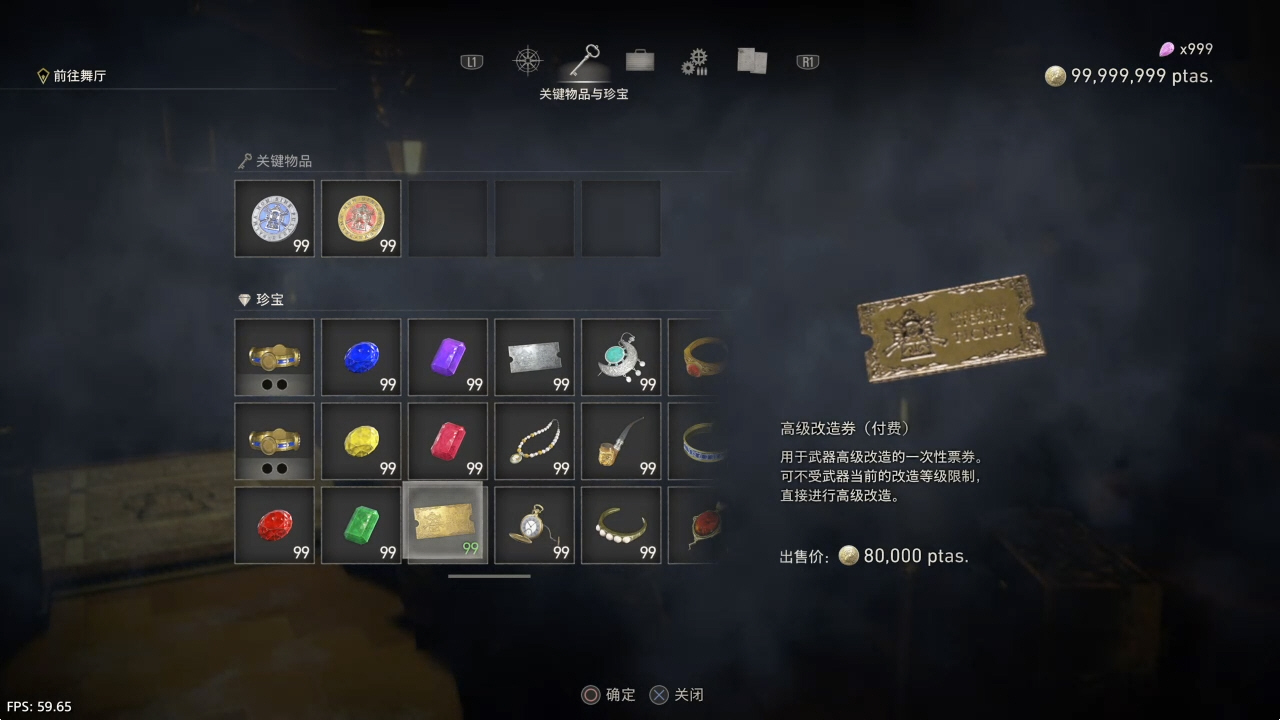Choose the blue sapphire gem slot
Viewport: 1280px width, 720px height.
click(x=361, y=357)
